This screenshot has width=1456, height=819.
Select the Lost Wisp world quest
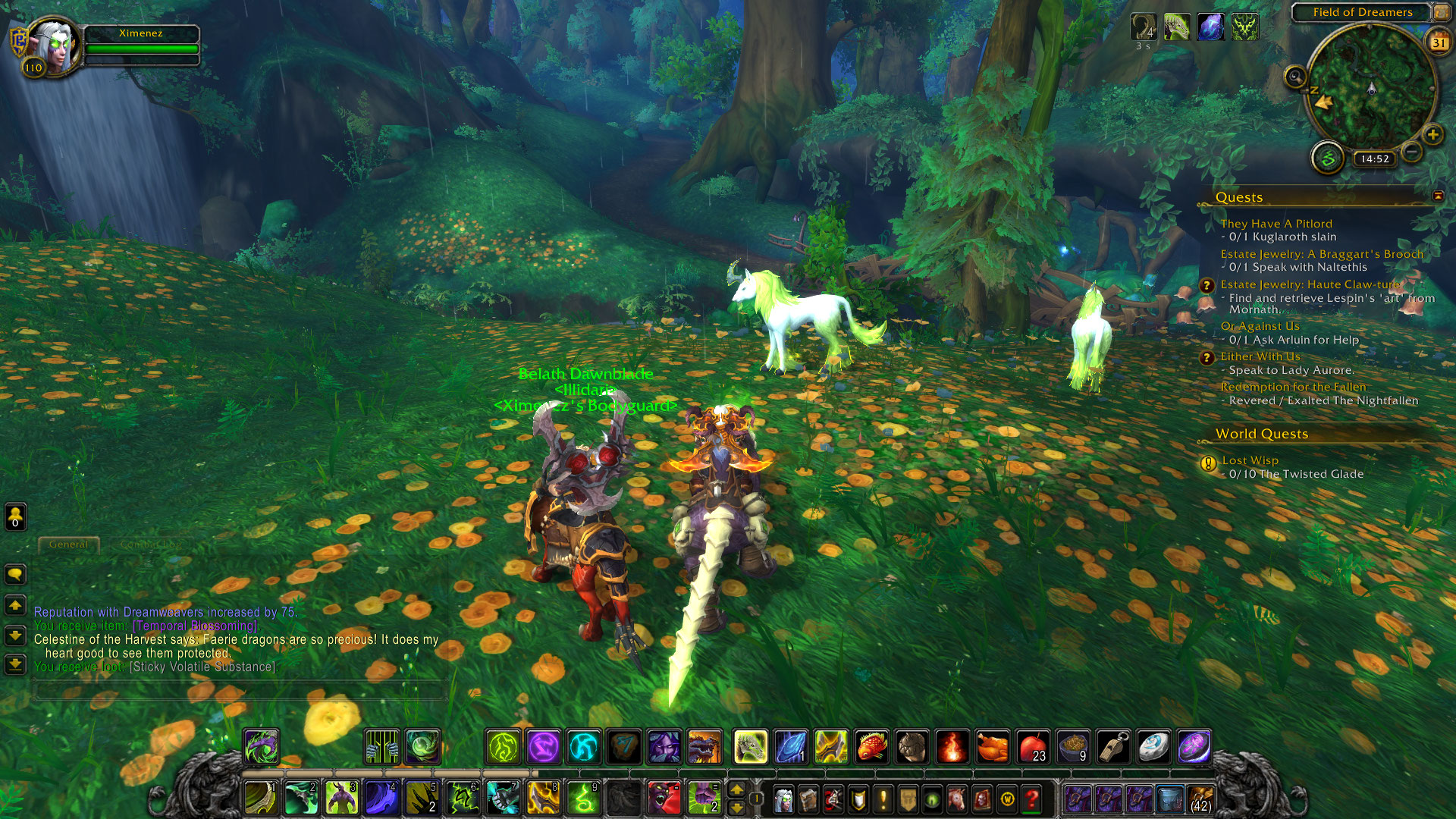click(1250, 460)
